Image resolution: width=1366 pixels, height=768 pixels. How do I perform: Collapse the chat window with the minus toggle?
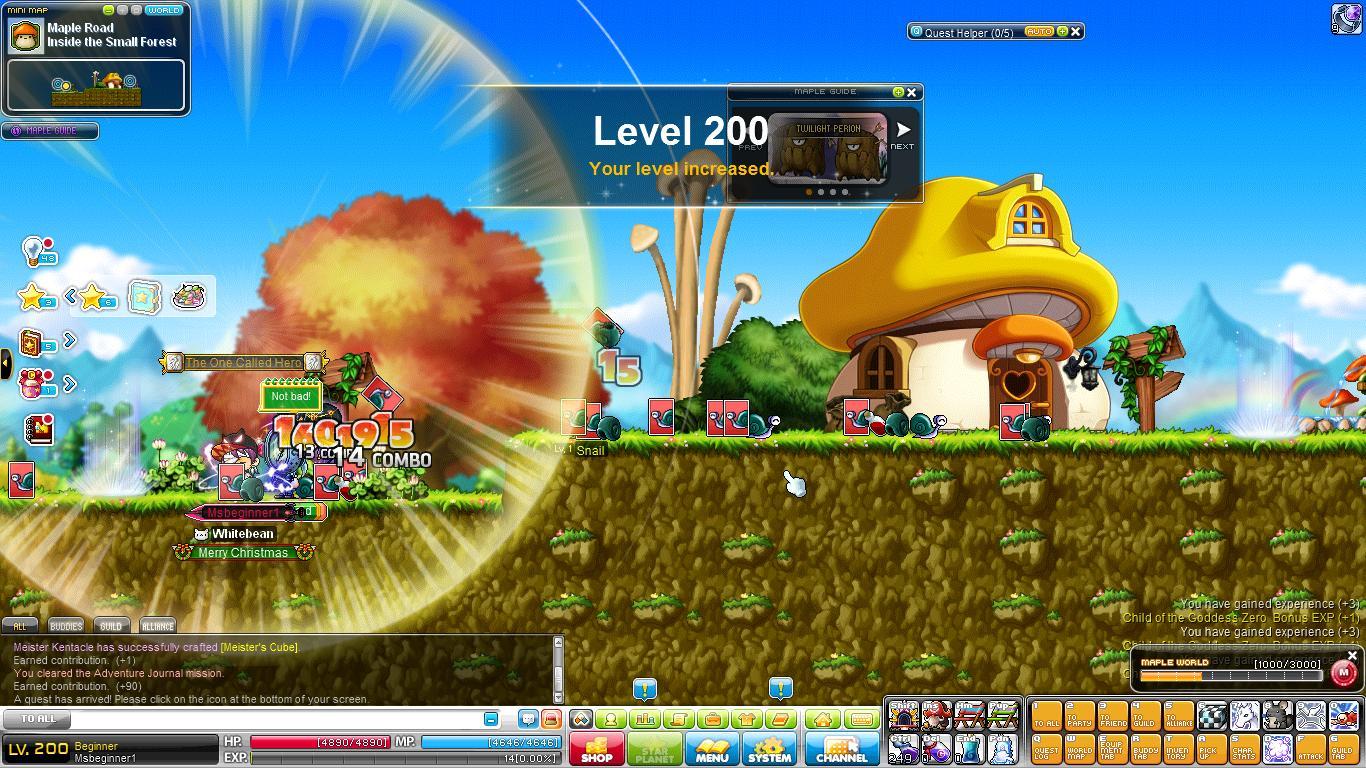(490, 719)
